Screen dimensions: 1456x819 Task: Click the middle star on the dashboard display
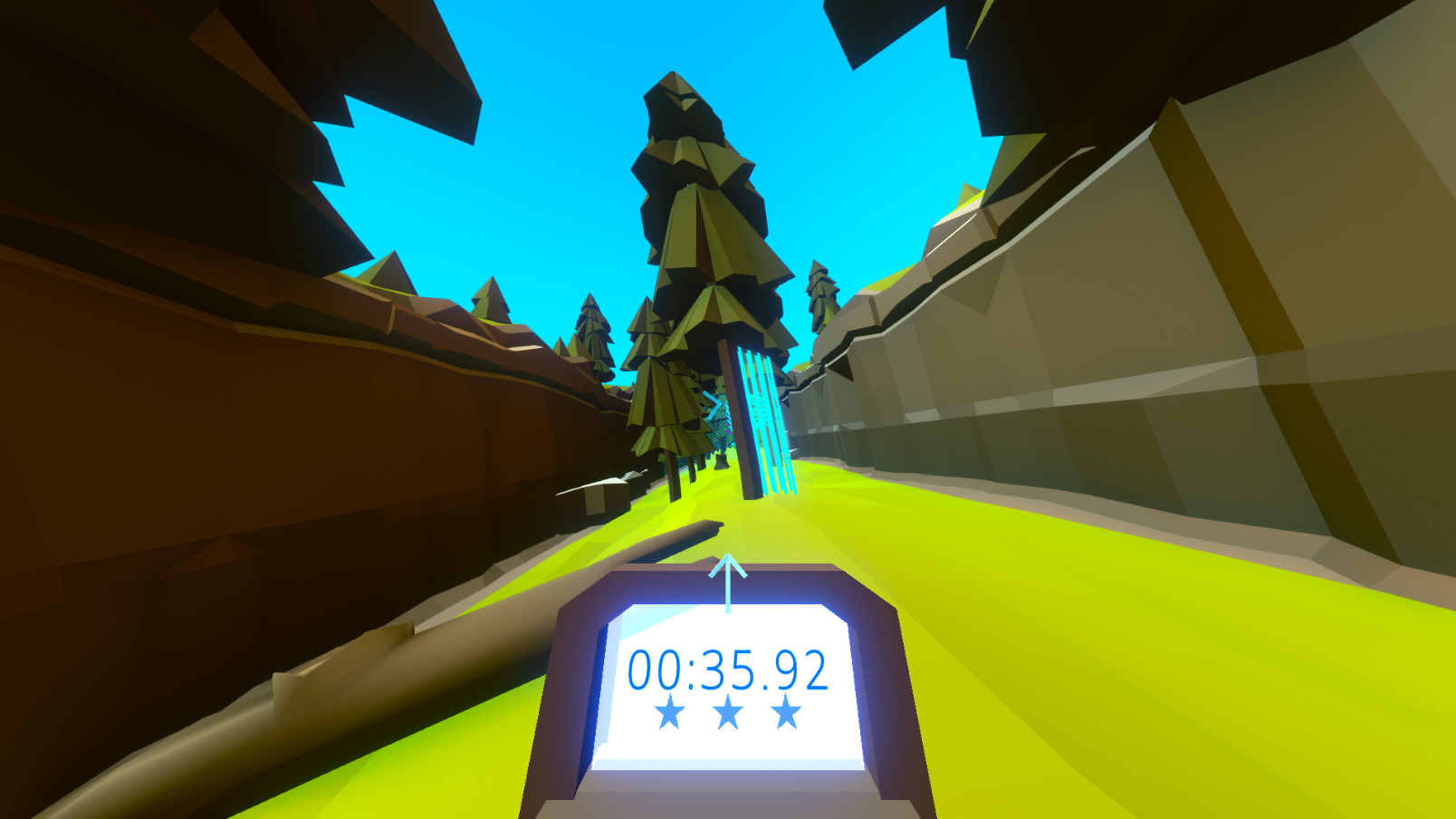726,715
